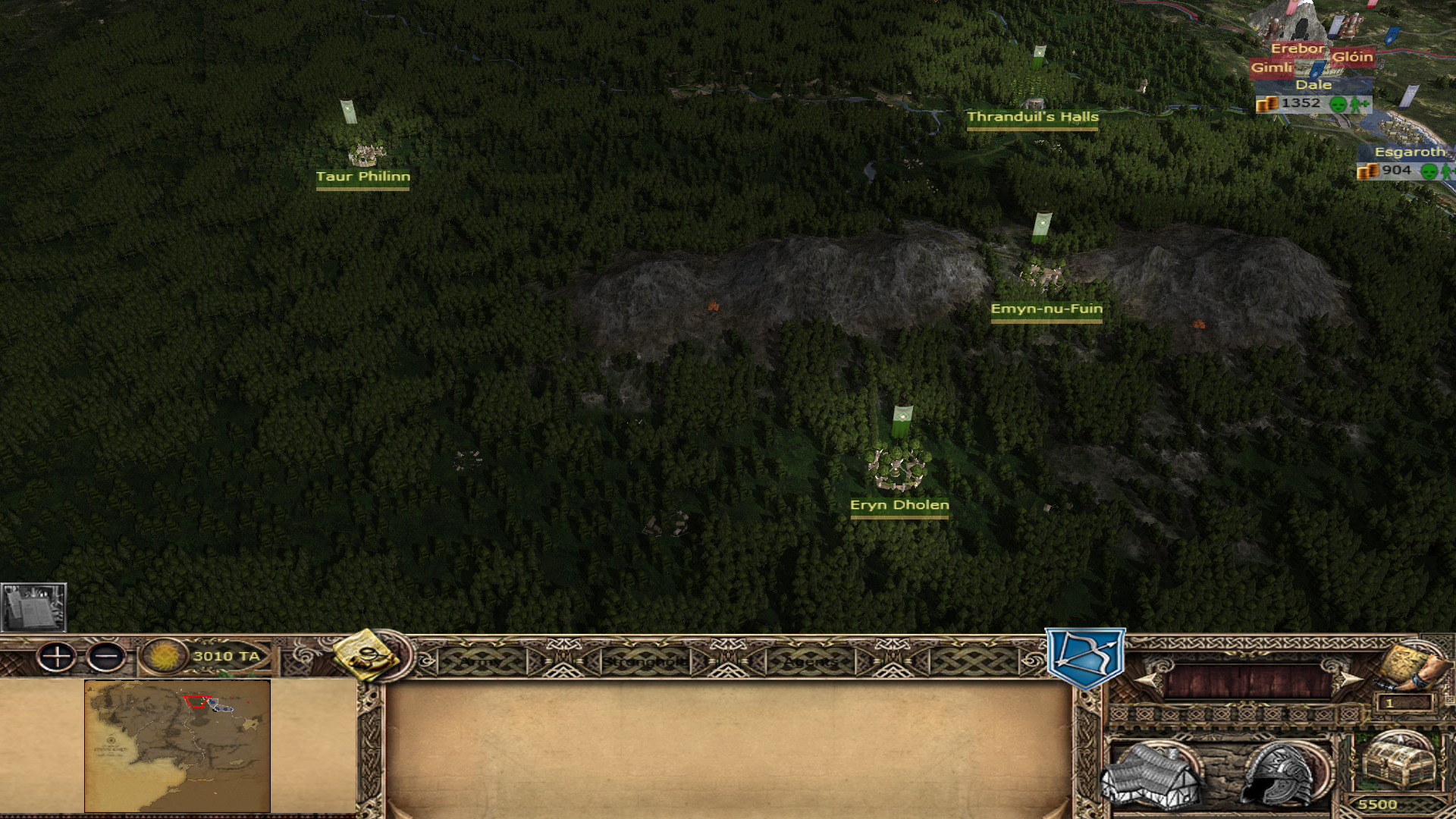Select the Thranduil's Halls settlement label
This screenshot has height=819, width=1456.
(x=1032, y=117)
